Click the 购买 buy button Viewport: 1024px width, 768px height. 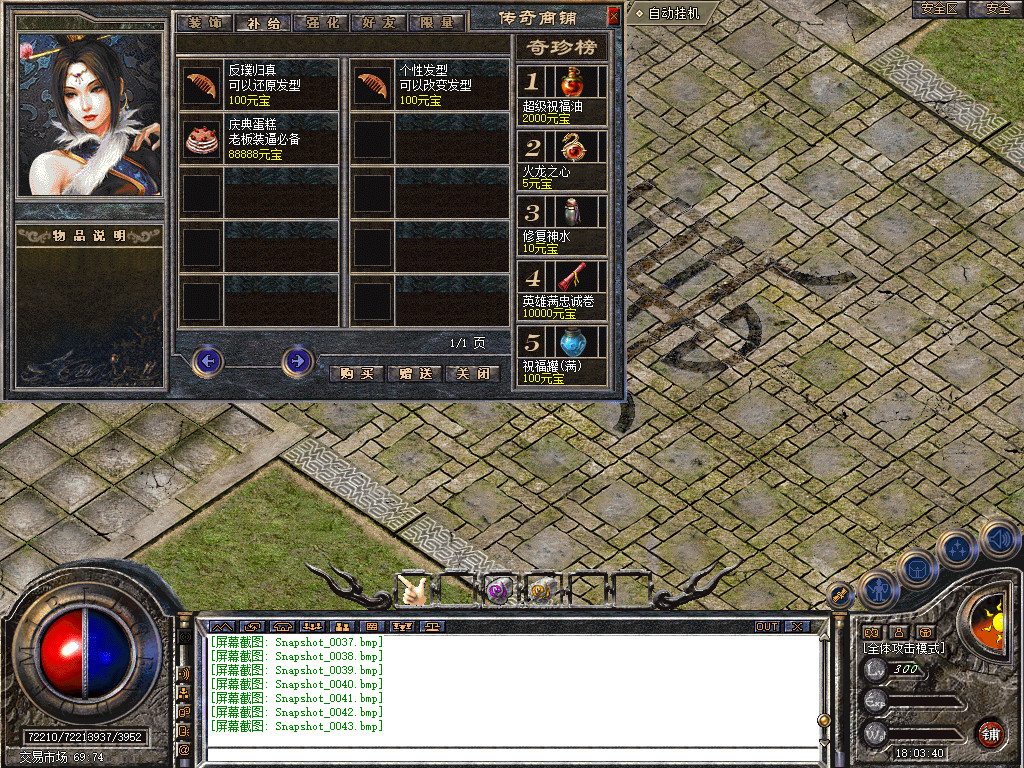357,373
